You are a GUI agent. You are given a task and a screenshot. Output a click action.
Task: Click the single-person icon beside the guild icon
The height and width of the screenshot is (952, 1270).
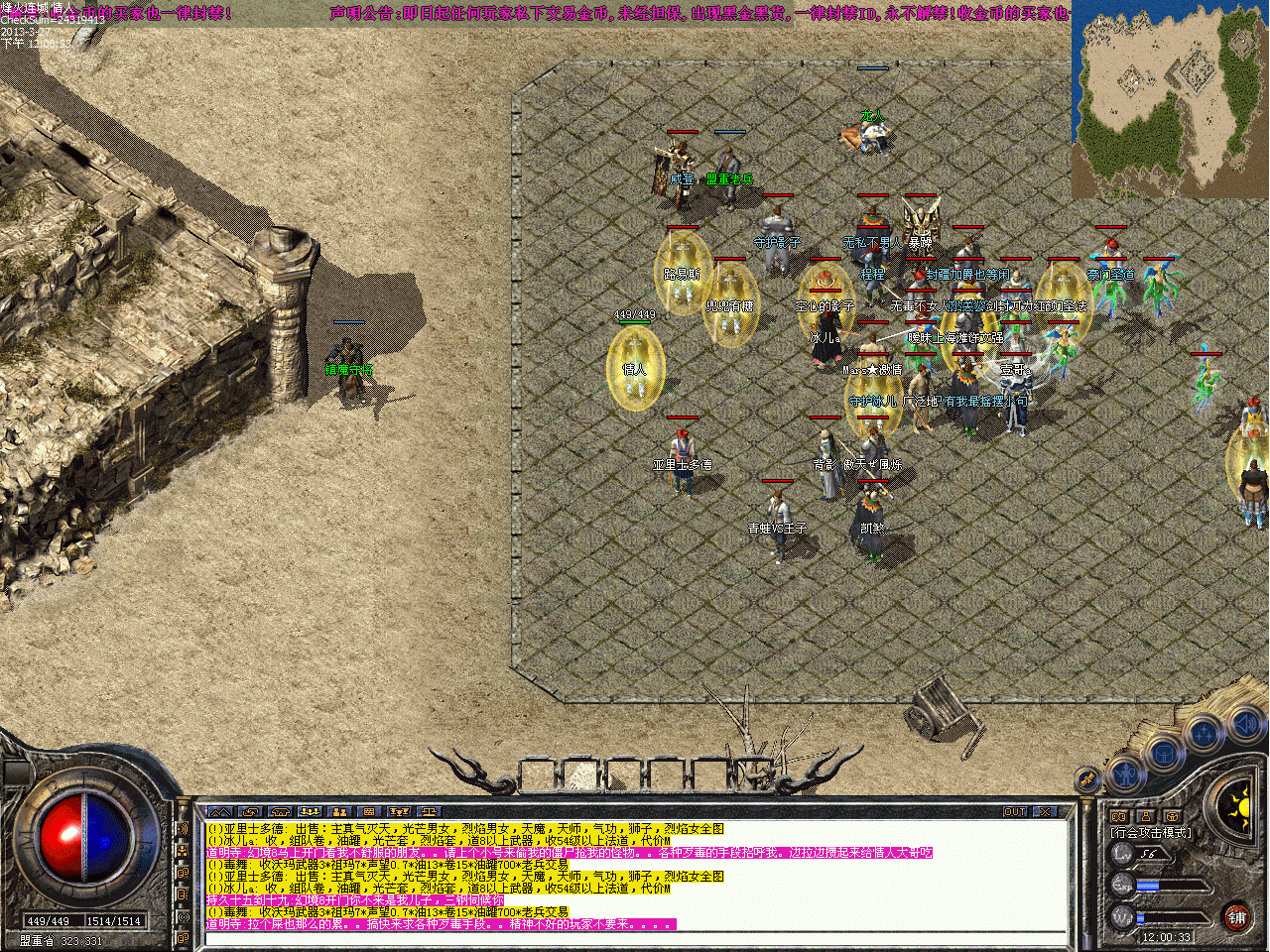click(x=1146, y=815)
